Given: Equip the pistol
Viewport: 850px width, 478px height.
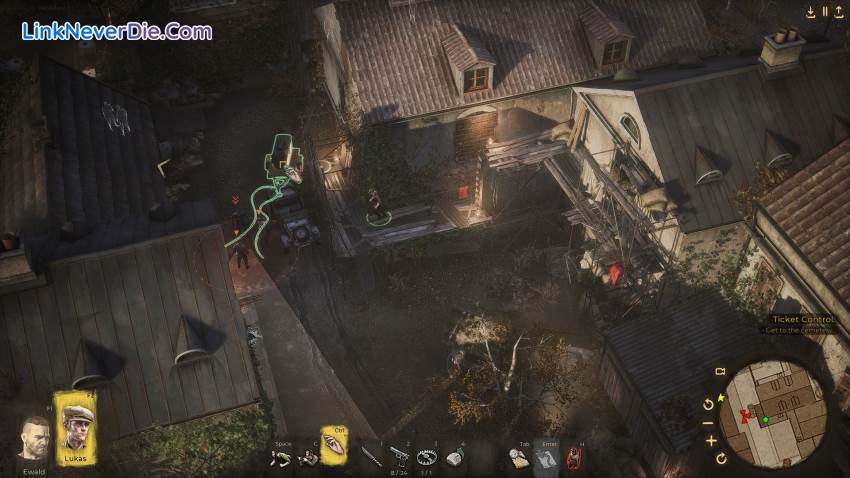Looking at the screenshot, I should point(399,455).
